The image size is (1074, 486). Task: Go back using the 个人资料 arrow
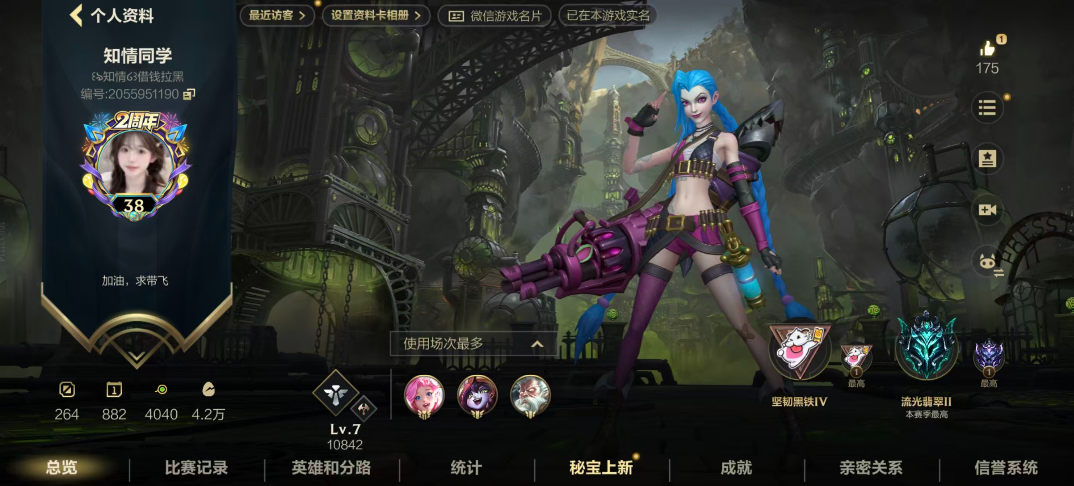tap(77, 16)
